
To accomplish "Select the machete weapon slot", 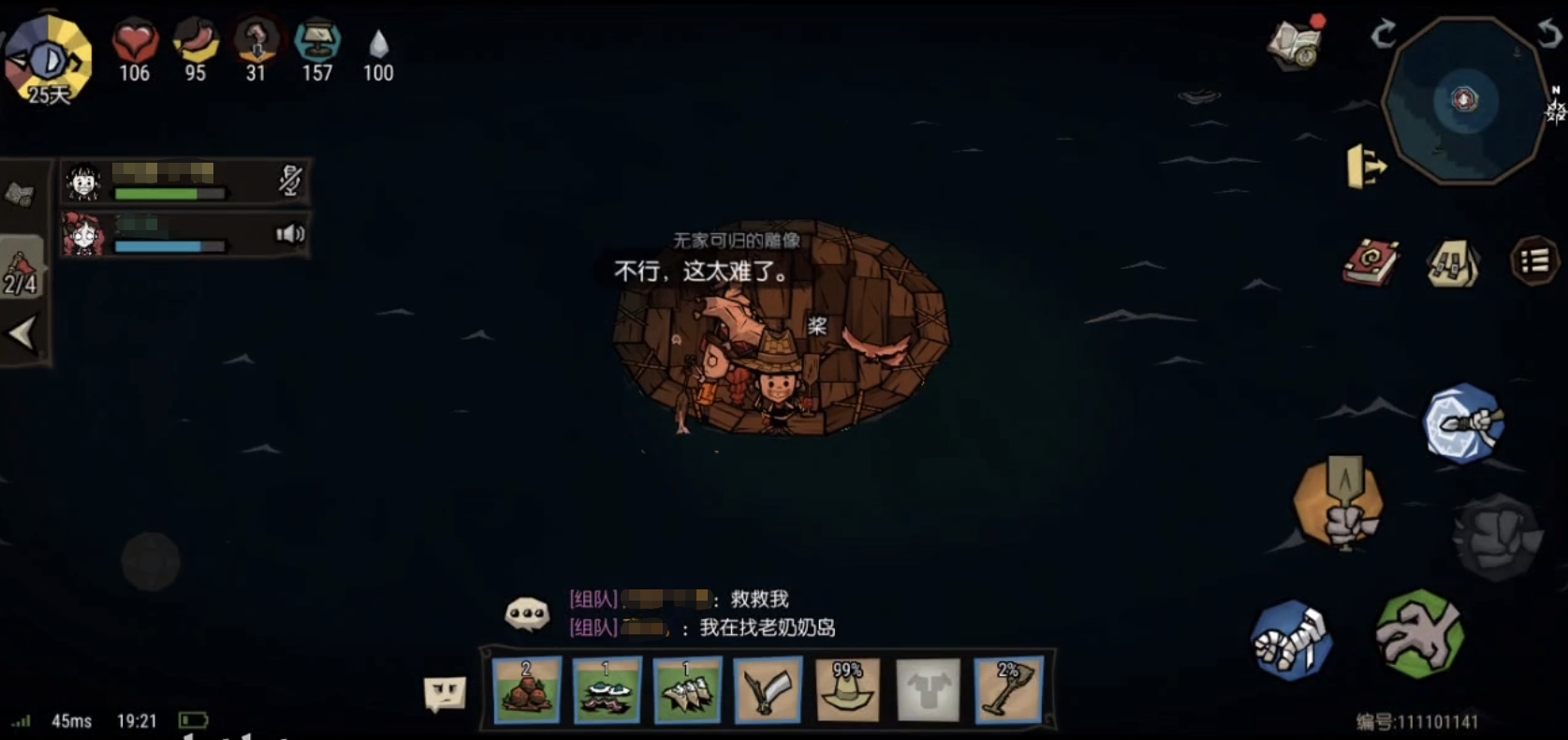I will pyautogui.click(x=768, y=690).
